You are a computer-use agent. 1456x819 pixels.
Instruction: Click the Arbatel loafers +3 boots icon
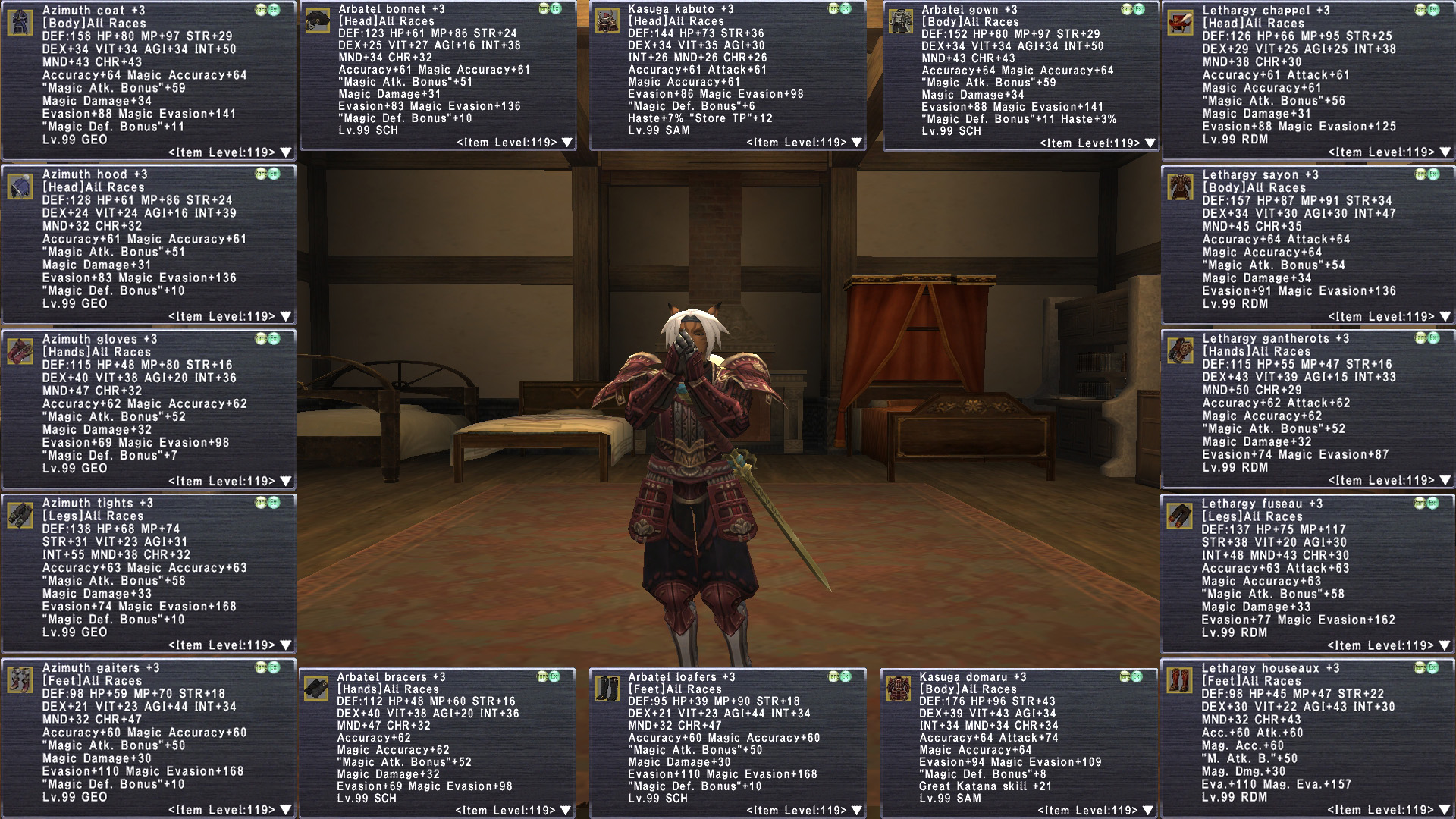[607, 689]
